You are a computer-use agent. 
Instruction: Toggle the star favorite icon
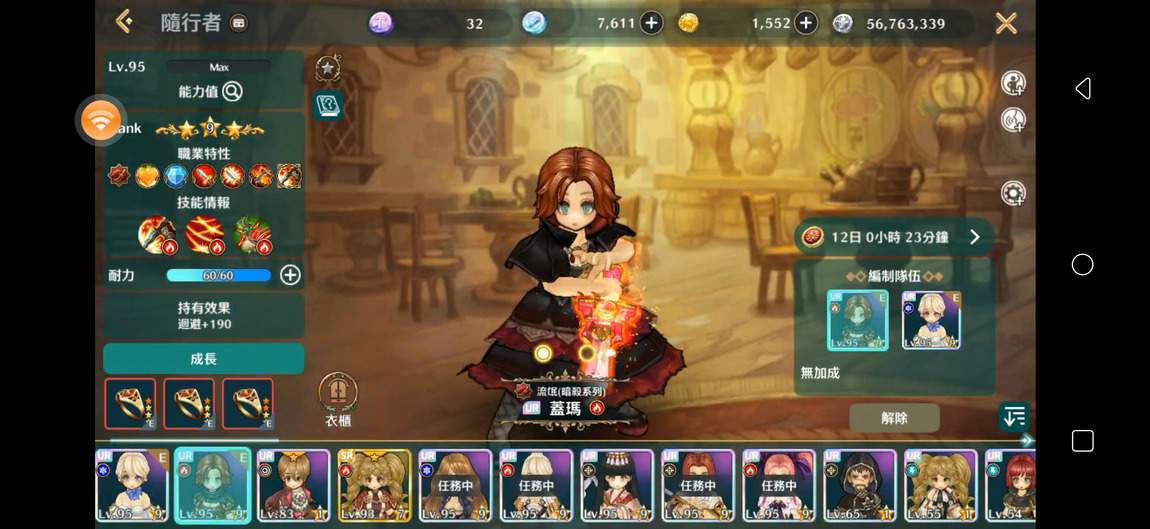(327, 68)
